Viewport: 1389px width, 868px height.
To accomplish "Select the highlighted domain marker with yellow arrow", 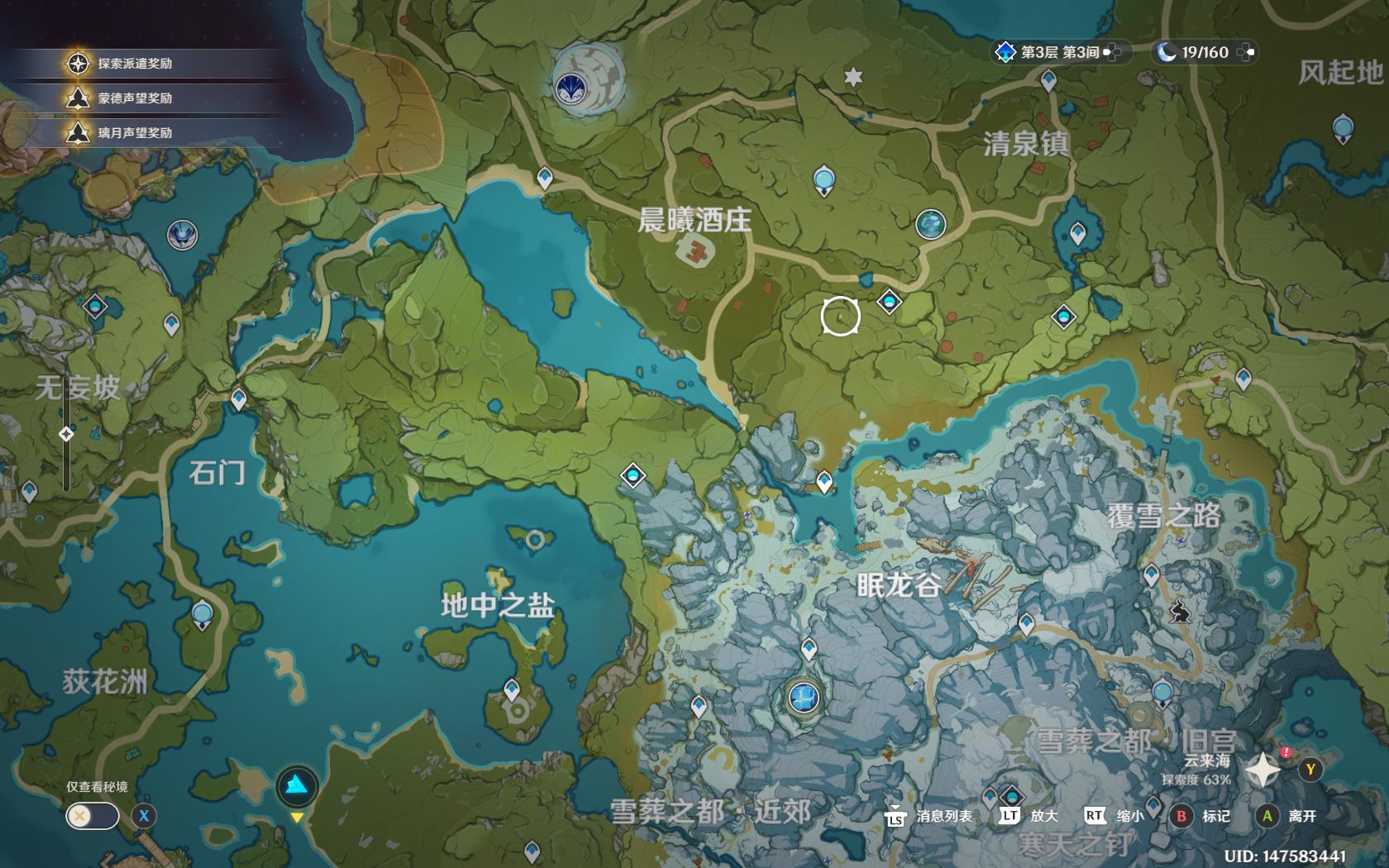I will pyautogui.click(x=296, y=786).
